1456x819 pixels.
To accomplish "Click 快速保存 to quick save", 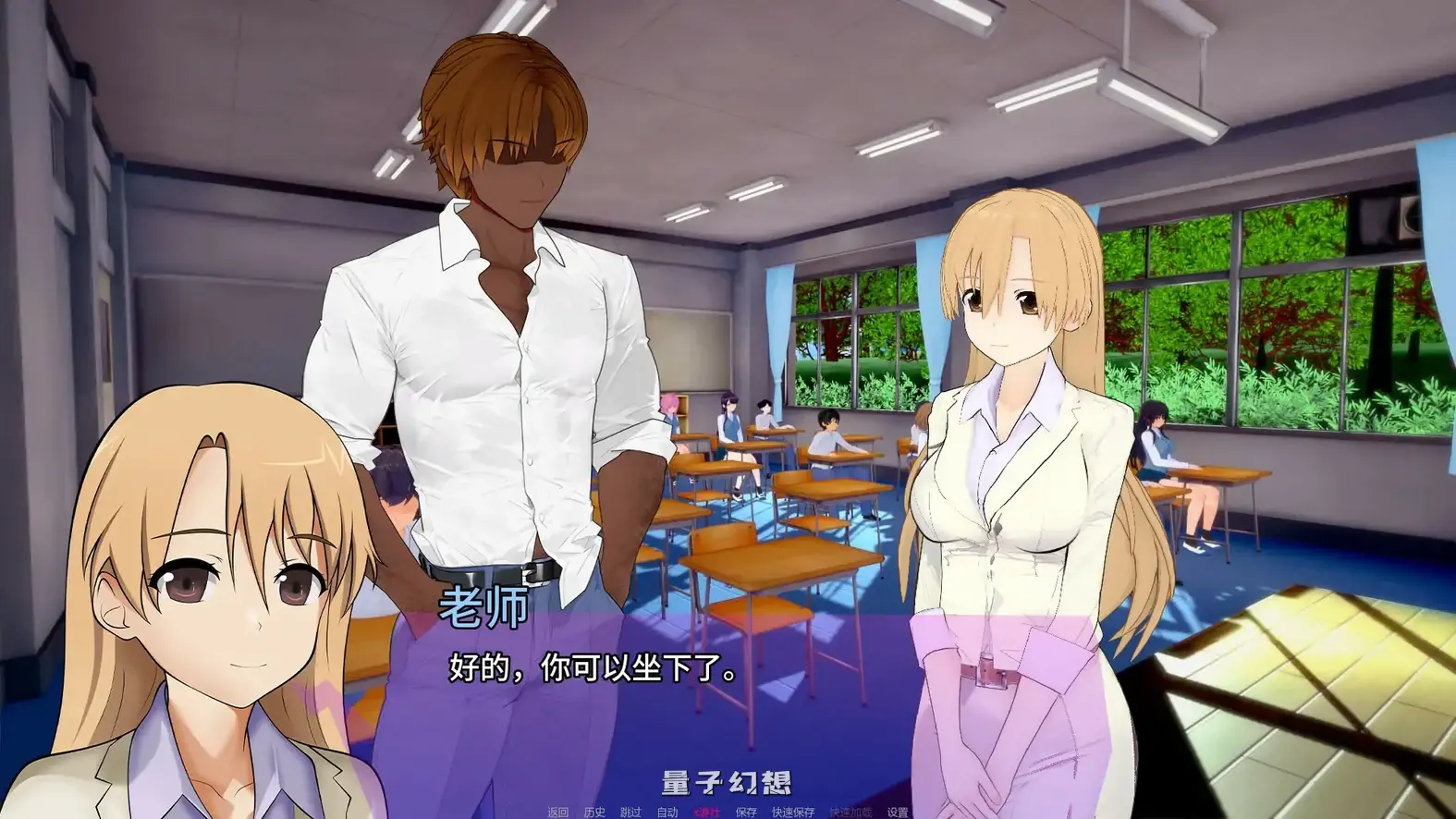I will 794,812.
